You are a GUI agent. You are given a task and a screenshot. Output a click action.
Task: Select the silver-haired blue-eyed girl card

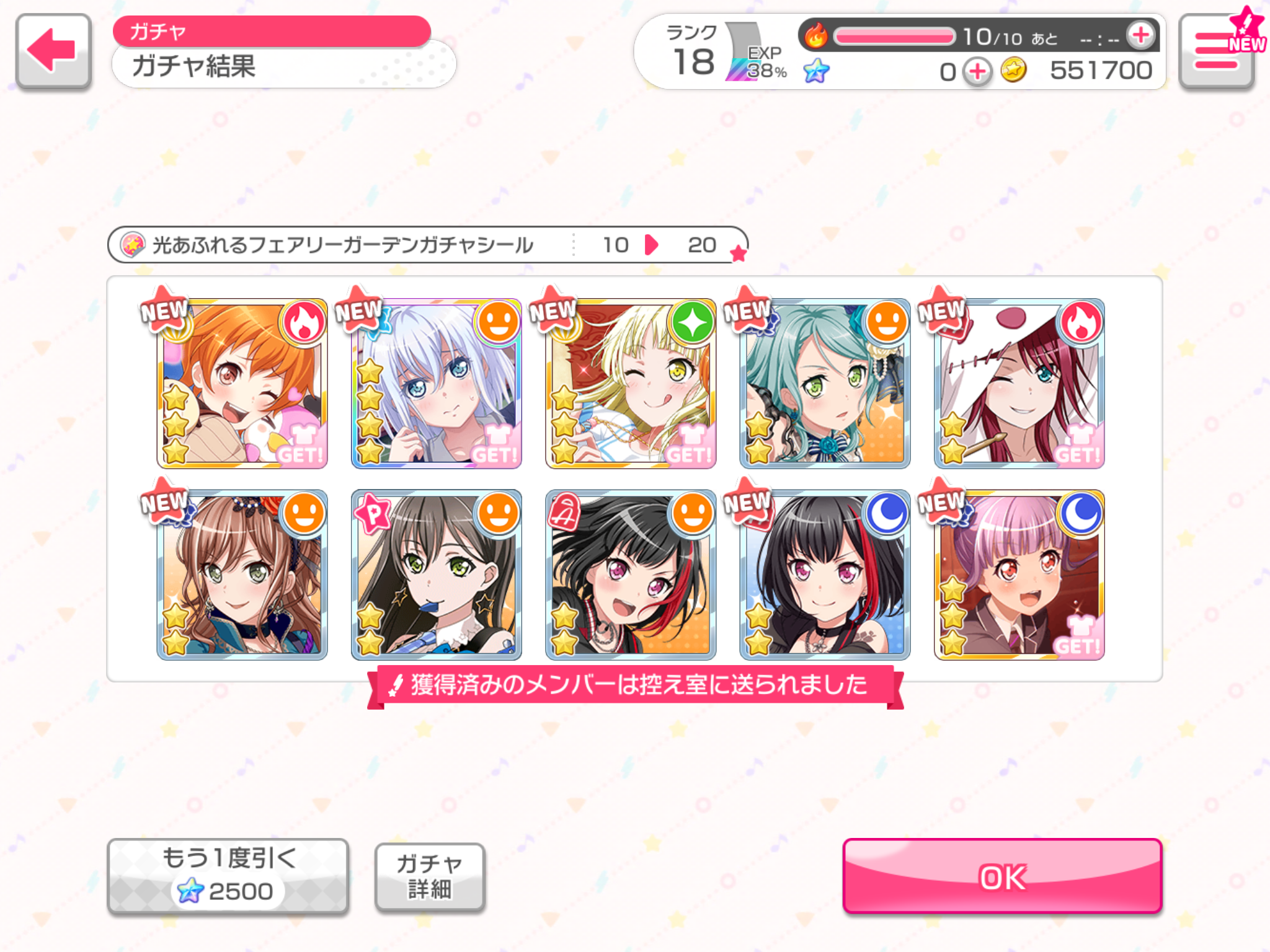point(436,384)
